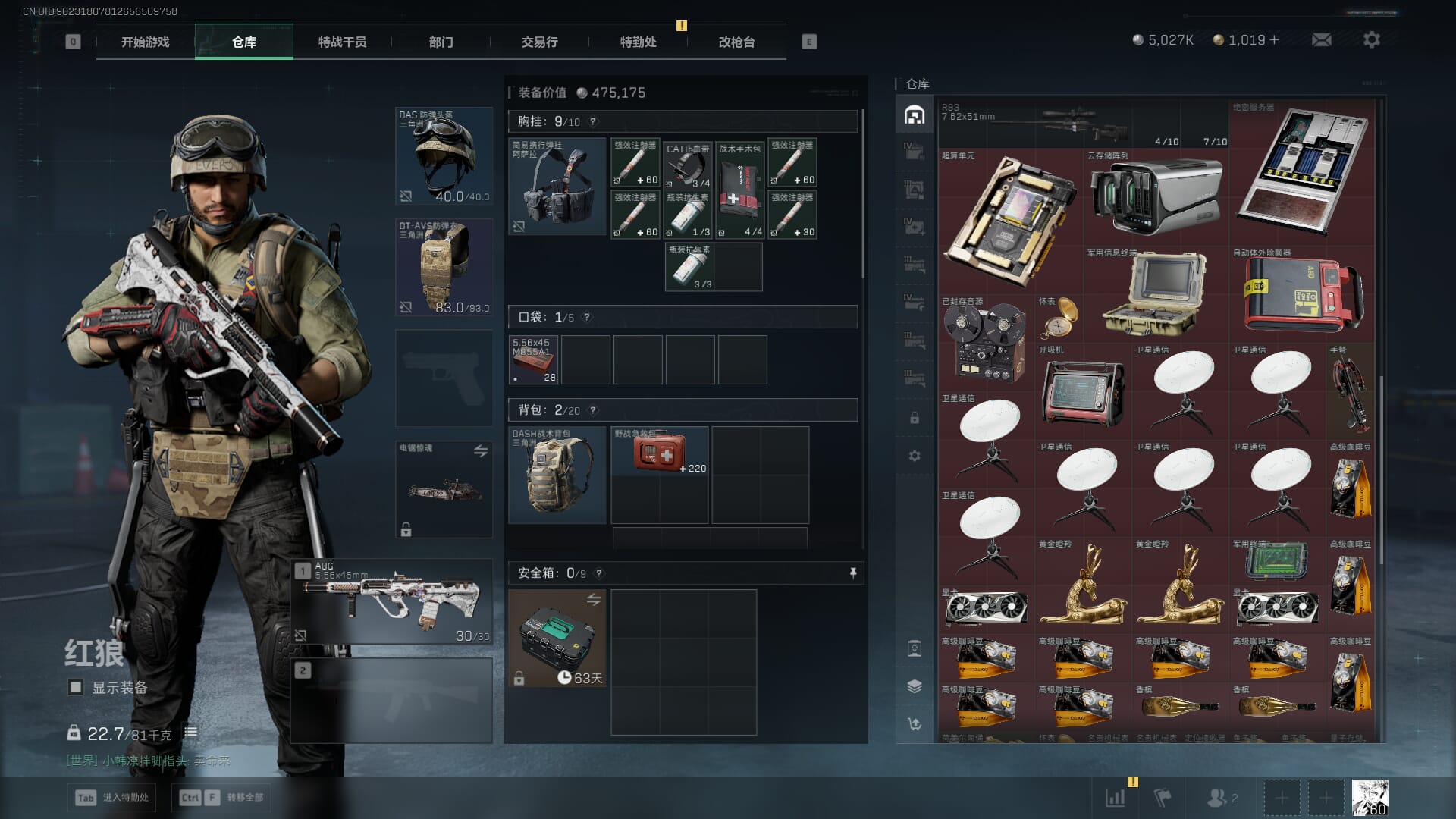Select the 特勤处 tab
This screenshot has width=1456, height=819.
[638, 42]
